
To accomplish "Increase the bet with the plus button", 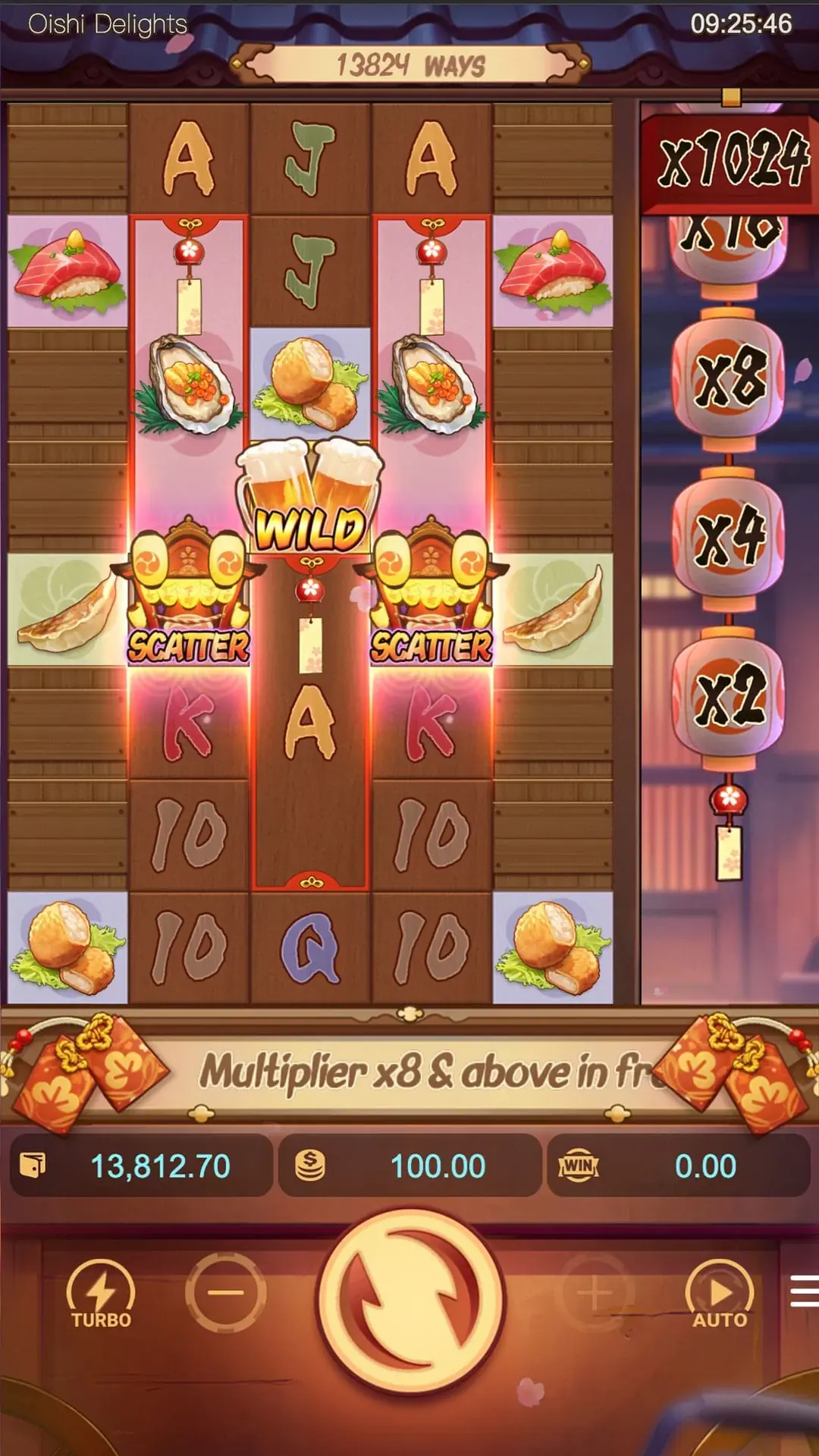I will coord(595,1292).
